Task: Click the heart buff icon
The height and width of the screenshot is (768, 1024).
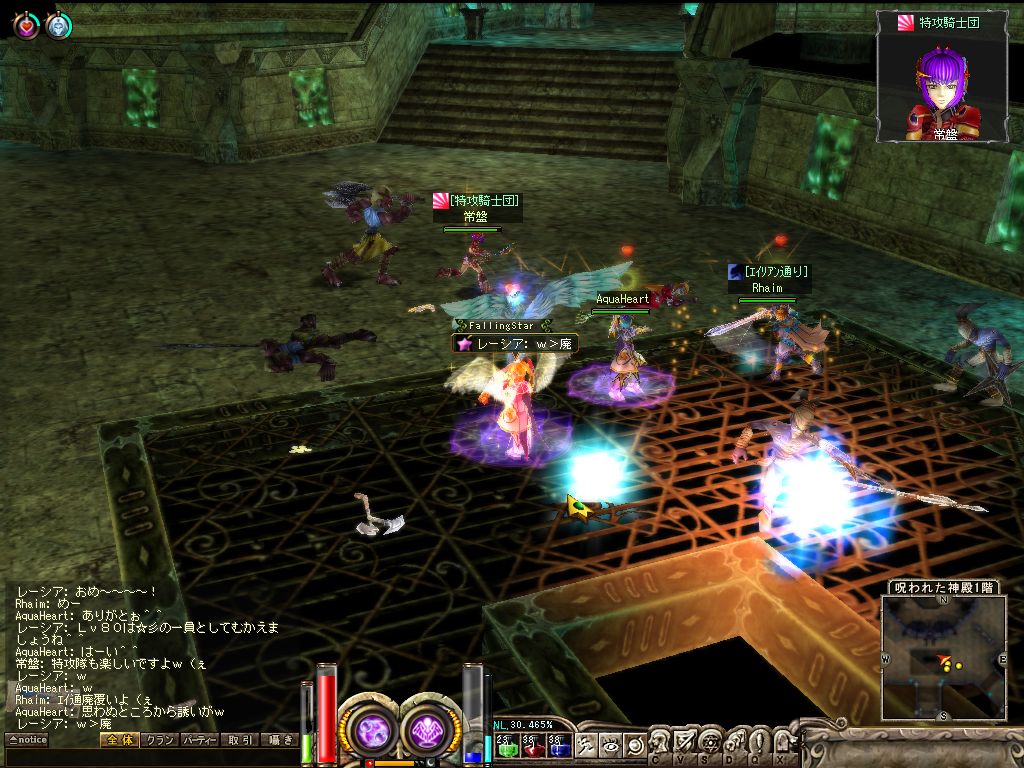Action: pos(25,26)
